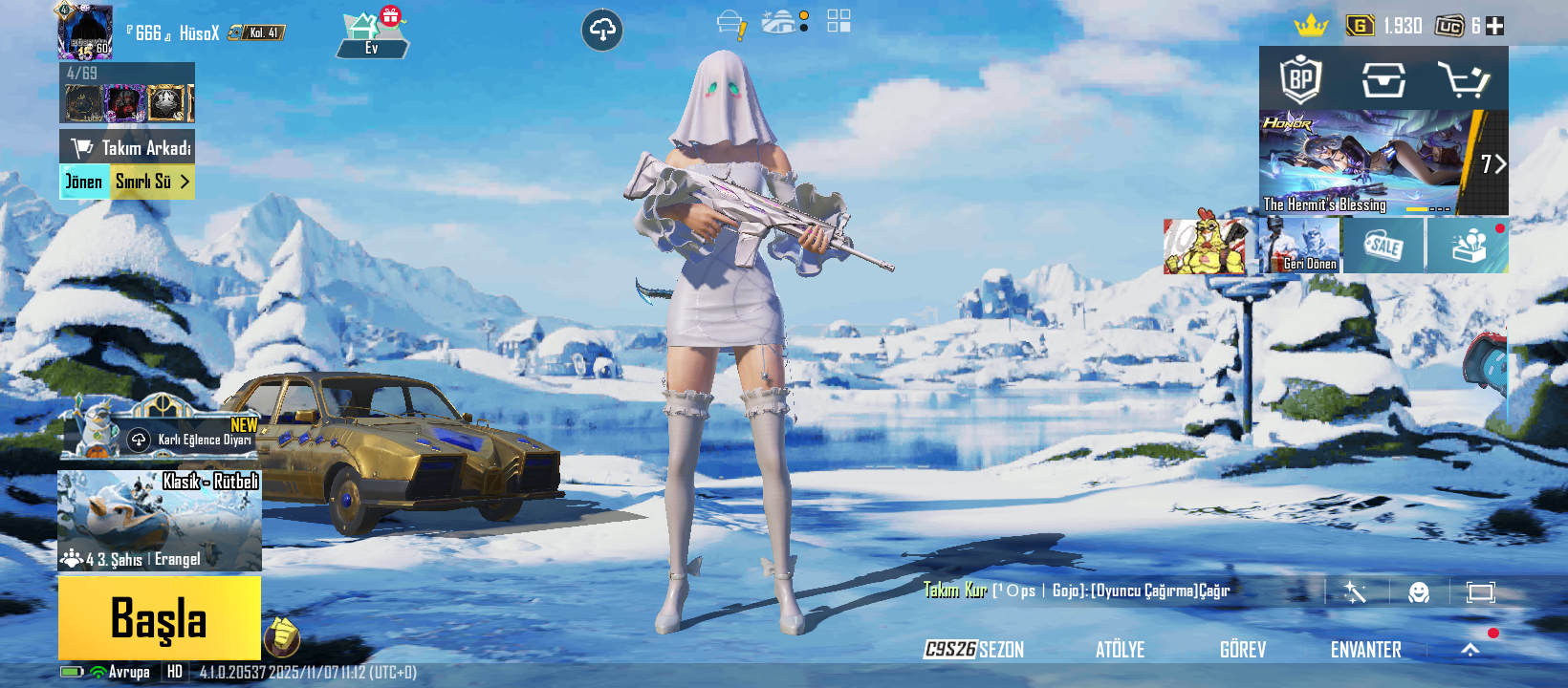Viewport: 1568px width, 688px height.
Task: Select the Klasik - Rütbeli mode thumbnail
Action: tap(159, 521)
